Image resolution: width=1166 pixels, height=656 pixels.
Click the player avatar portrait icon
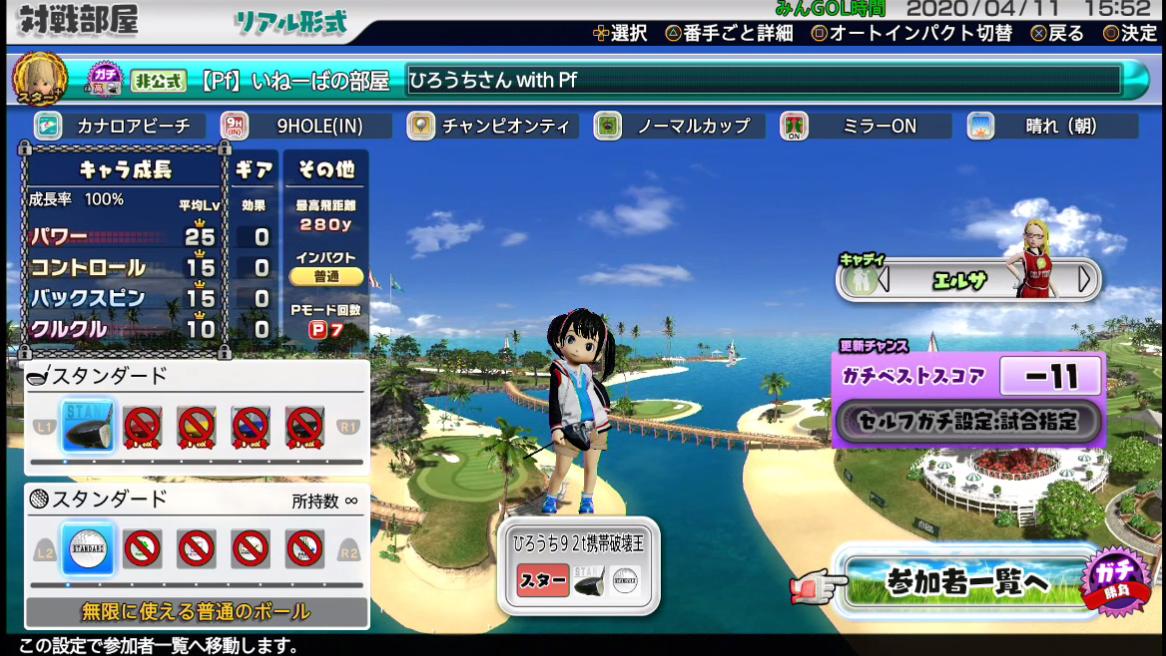coord(39,78)
